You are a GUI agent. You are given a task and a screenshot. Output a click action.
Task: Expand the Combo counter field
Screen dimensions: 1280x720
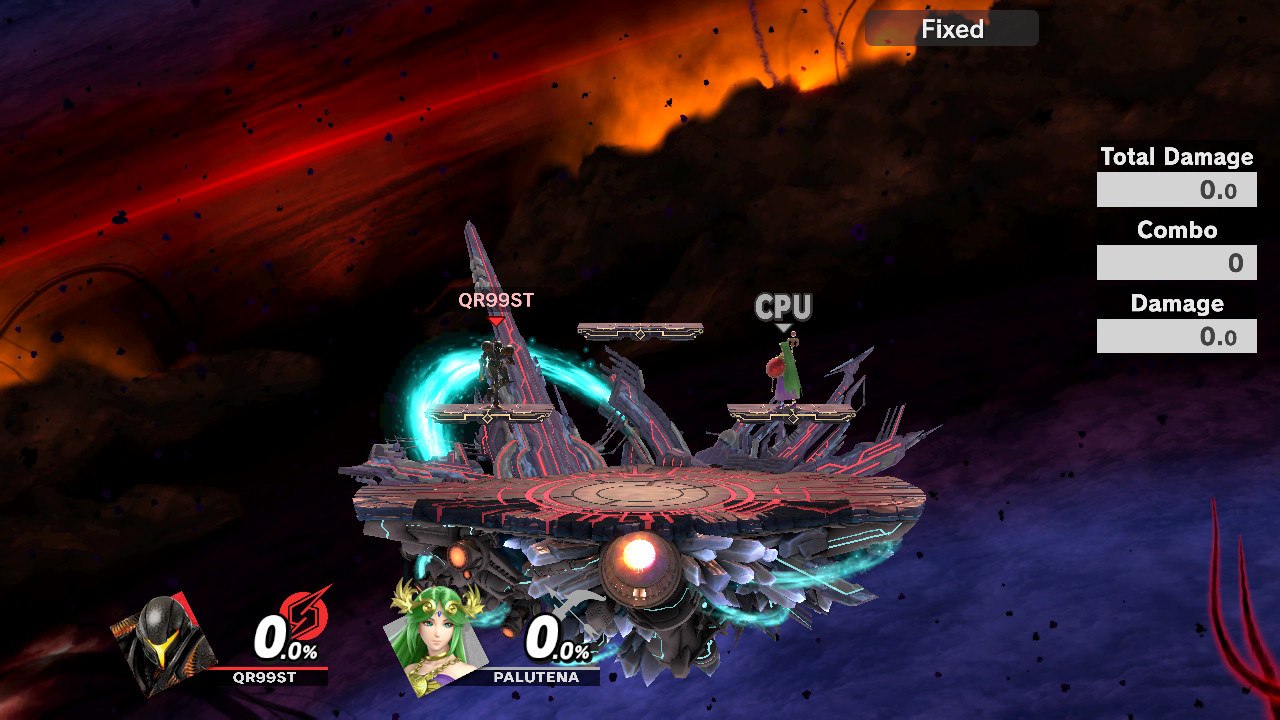pos(1176,262)
